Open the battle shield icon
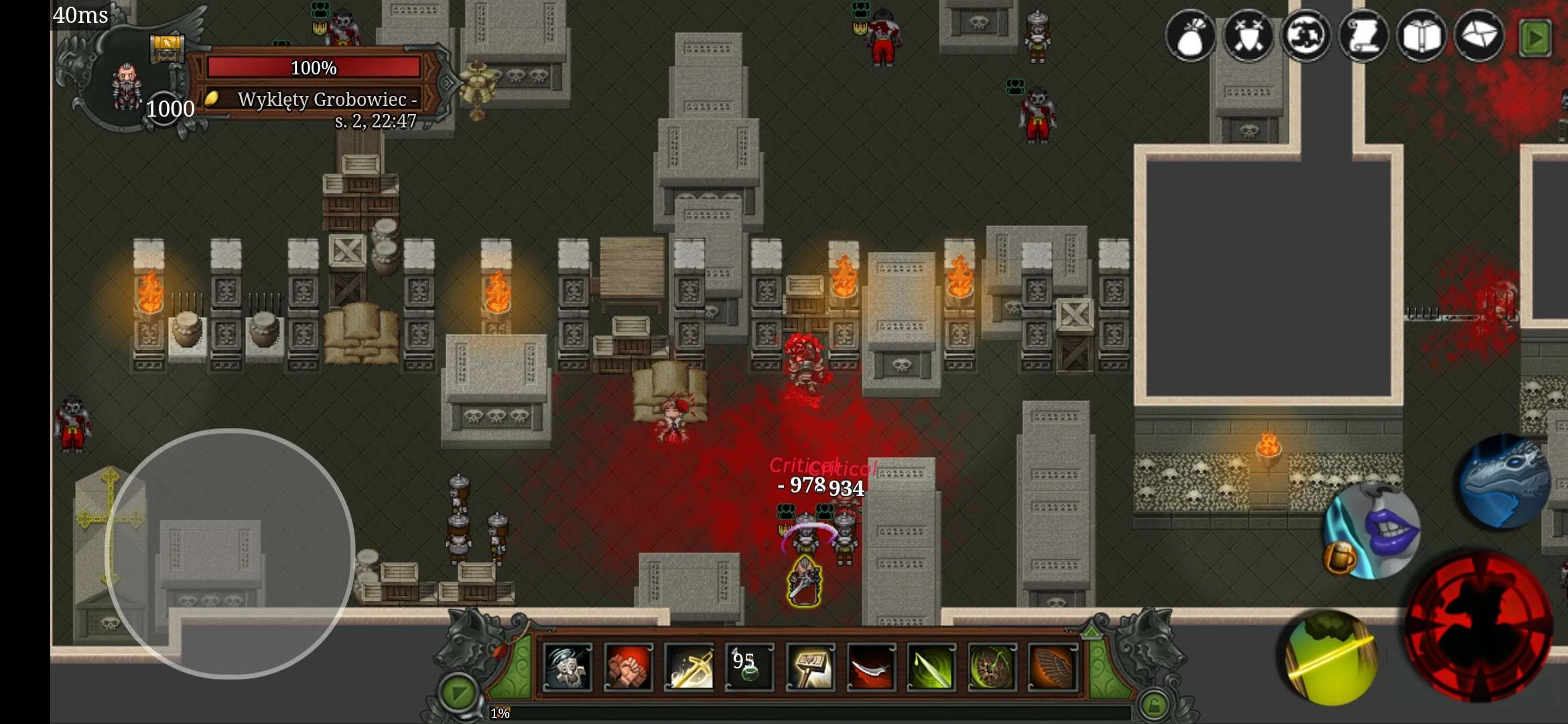 click(1250, 37)
